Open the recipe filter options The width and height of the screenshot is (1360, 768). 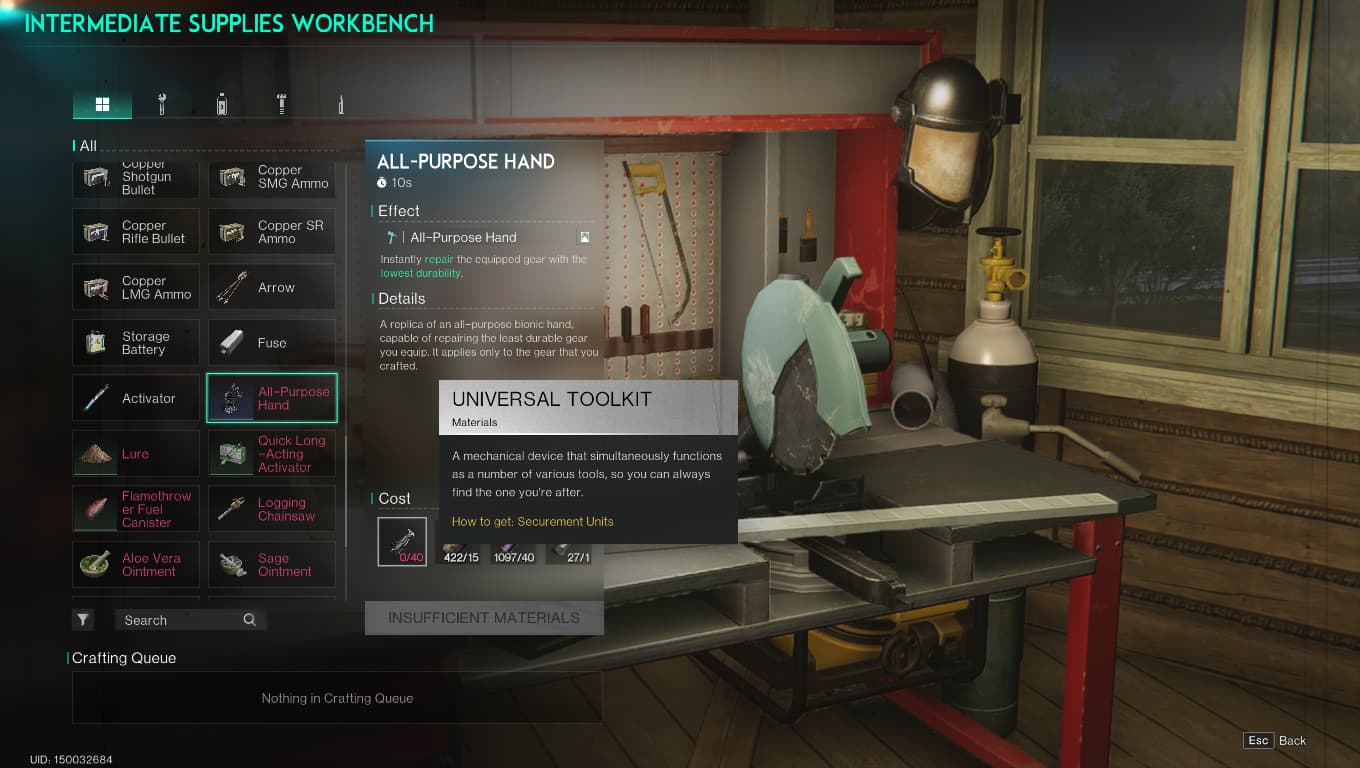tap(83, 620)
